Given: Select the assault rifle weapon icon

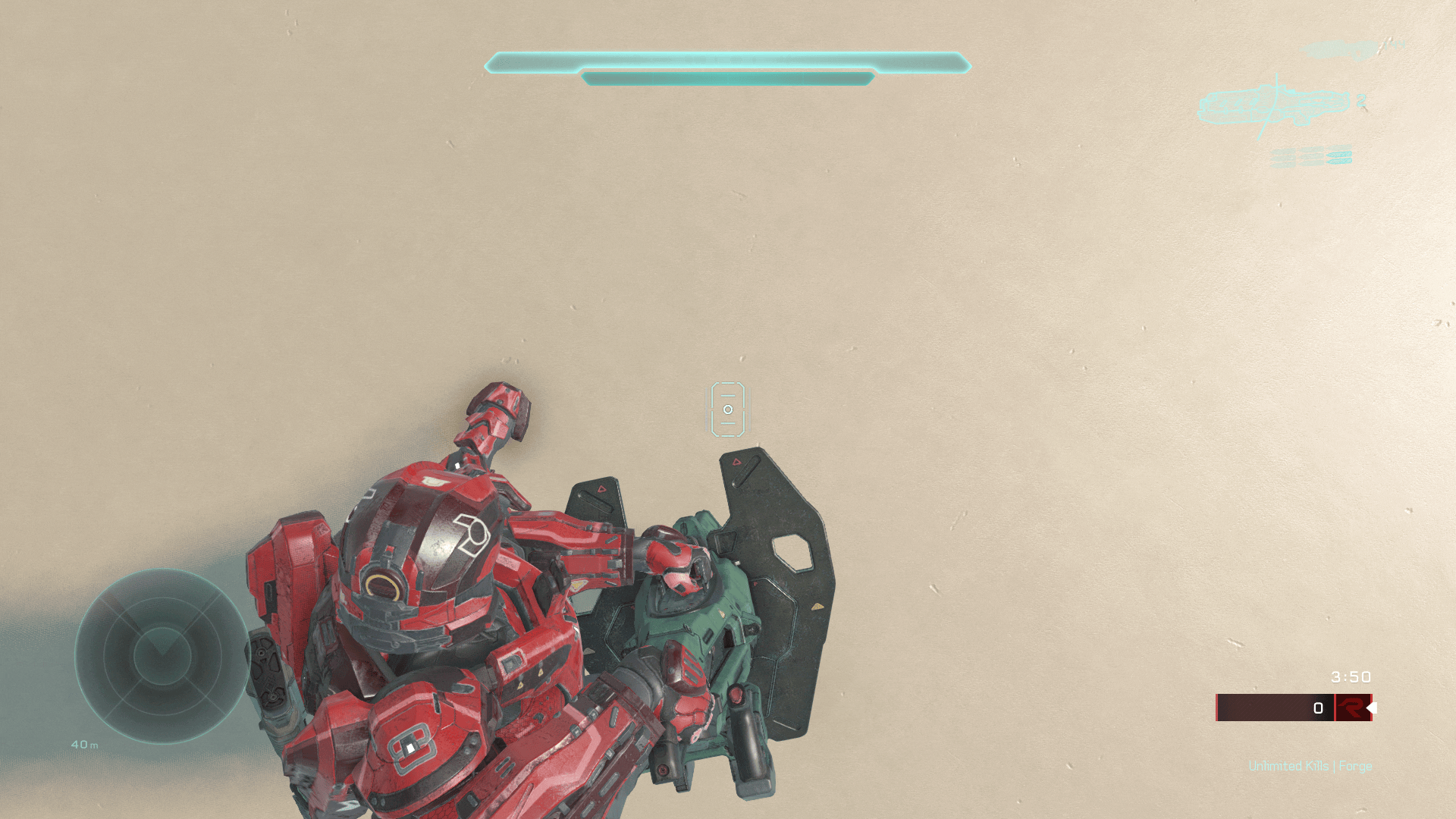Looking at the screenshot, I should pyautogui.click(x=1274, y=106).
